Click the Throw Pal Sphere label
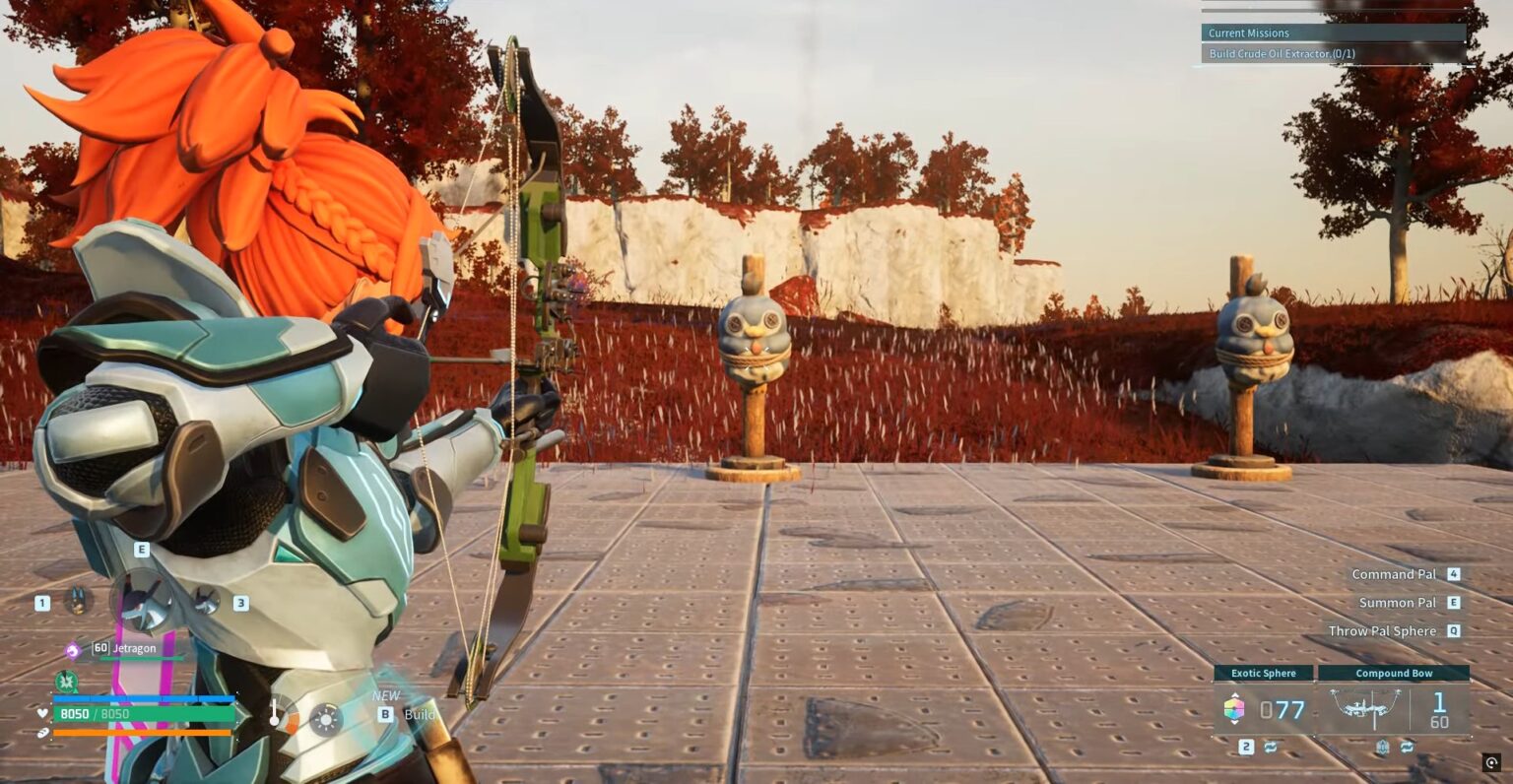 pos(1382,631)
